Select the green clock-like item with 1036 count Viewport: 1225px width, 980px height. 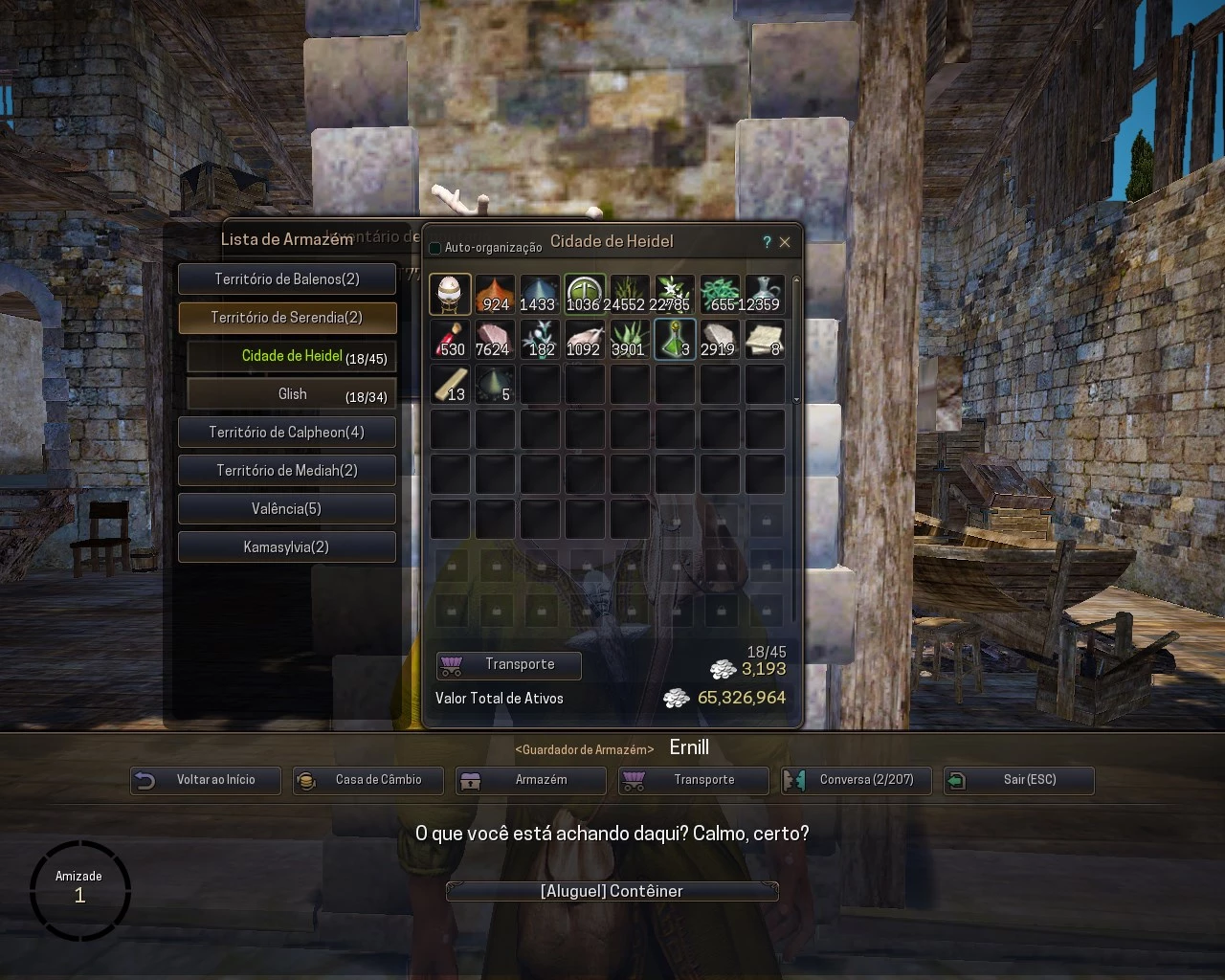coord(585,293)
